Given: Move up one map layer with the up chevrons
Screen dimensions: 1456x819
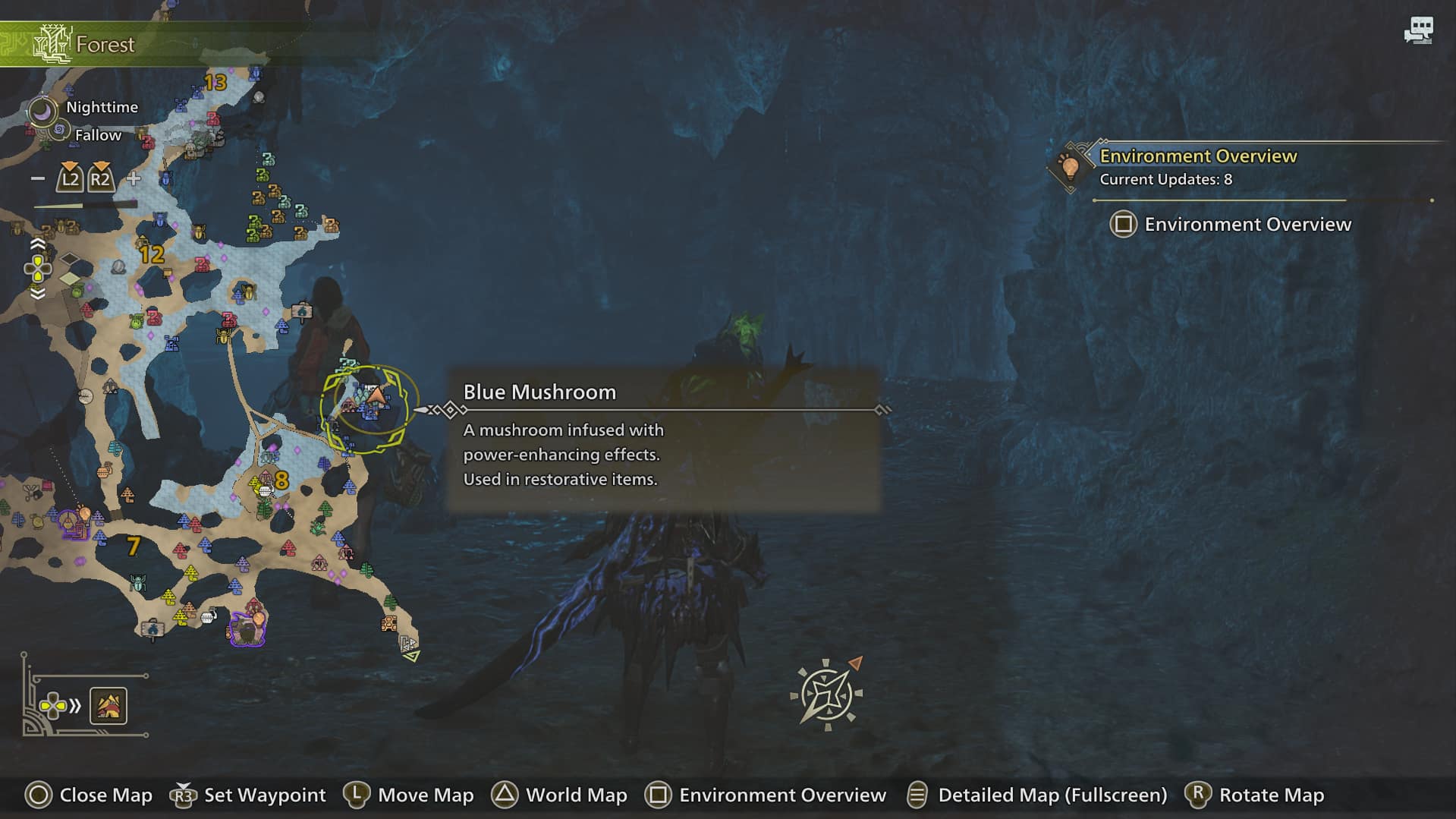Looking at the screenshot, I should 37,244.
